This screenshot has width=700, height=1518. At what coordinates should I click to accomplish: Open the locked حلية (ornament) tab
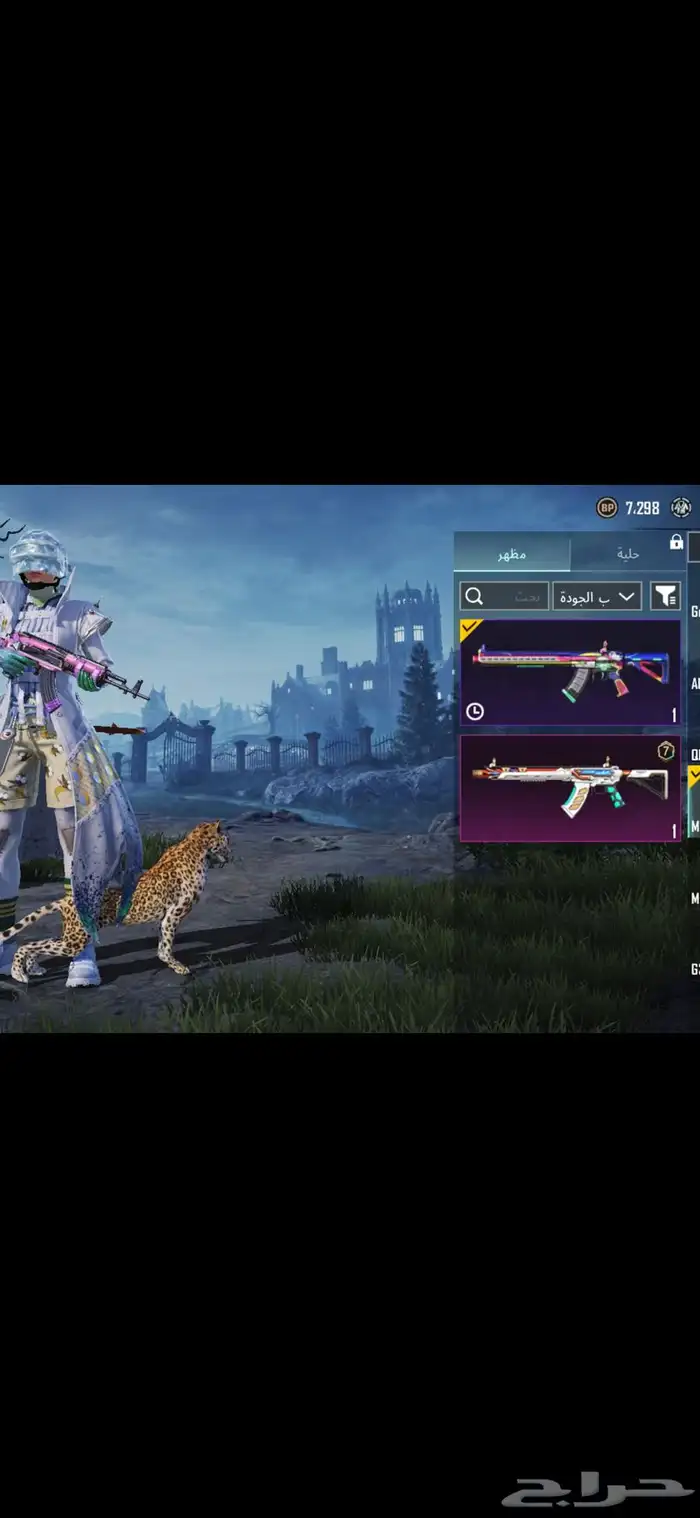click(x=628, y=553)
